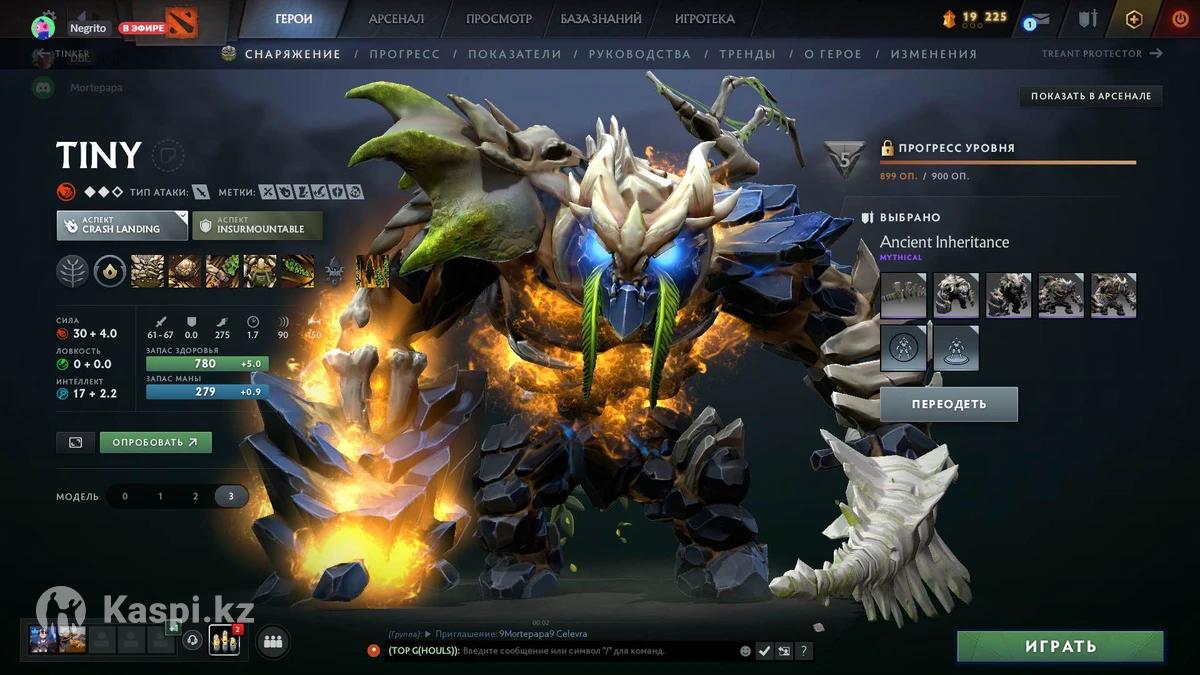Select the Crash Landing aspect
Image resolution: width=1200 pixels, height=675 pixels.
pos(122,225)
